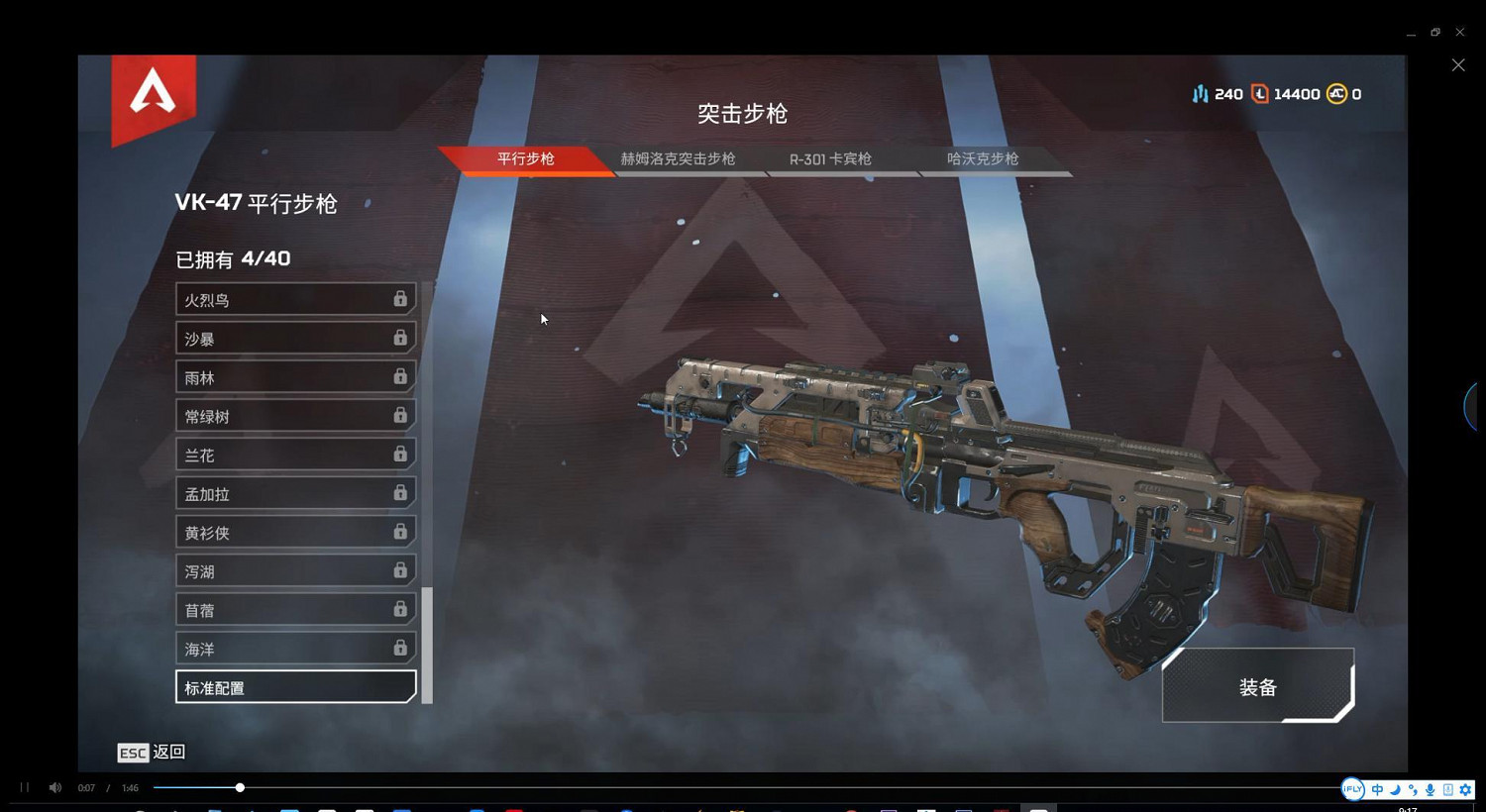The height and width of the screenshot is (812, 1486).
Task: Open voice input via iFLY microphone icon
Action: pos(1429,789)
